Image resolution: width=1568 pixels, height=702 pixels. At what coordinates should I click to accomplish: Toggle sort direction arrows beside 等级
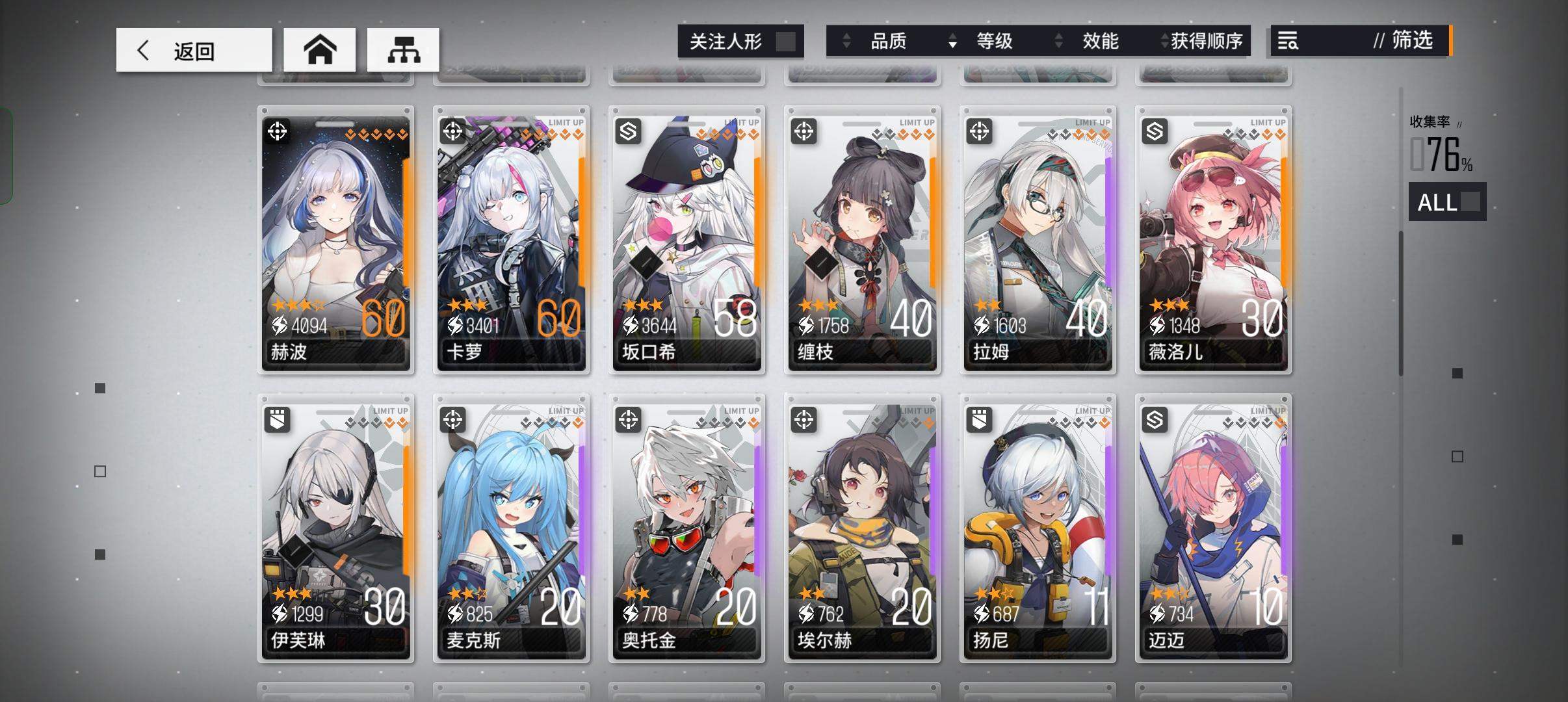coord(953,41)
